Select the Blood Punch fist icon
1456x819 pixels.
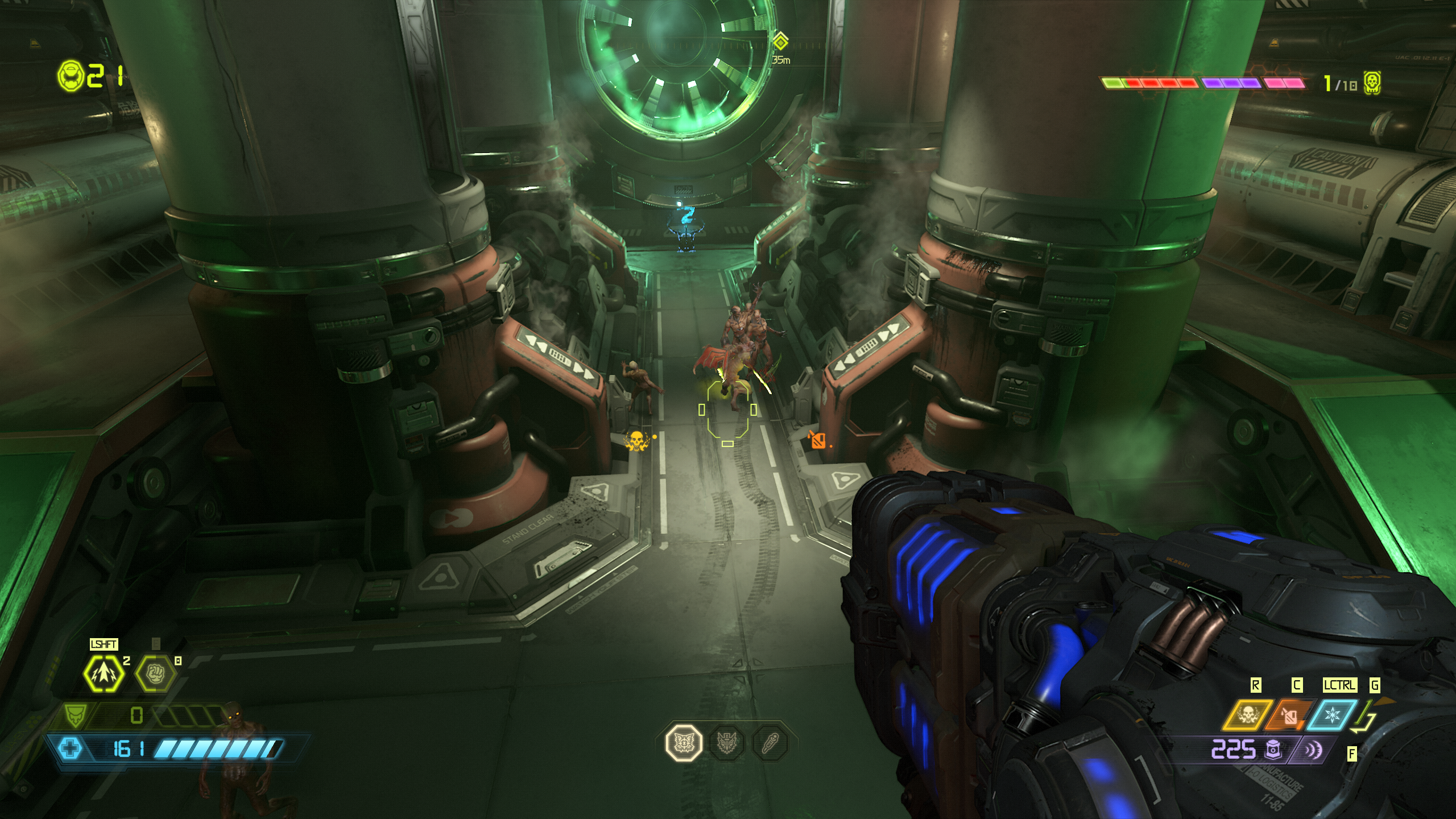[155, 673]
